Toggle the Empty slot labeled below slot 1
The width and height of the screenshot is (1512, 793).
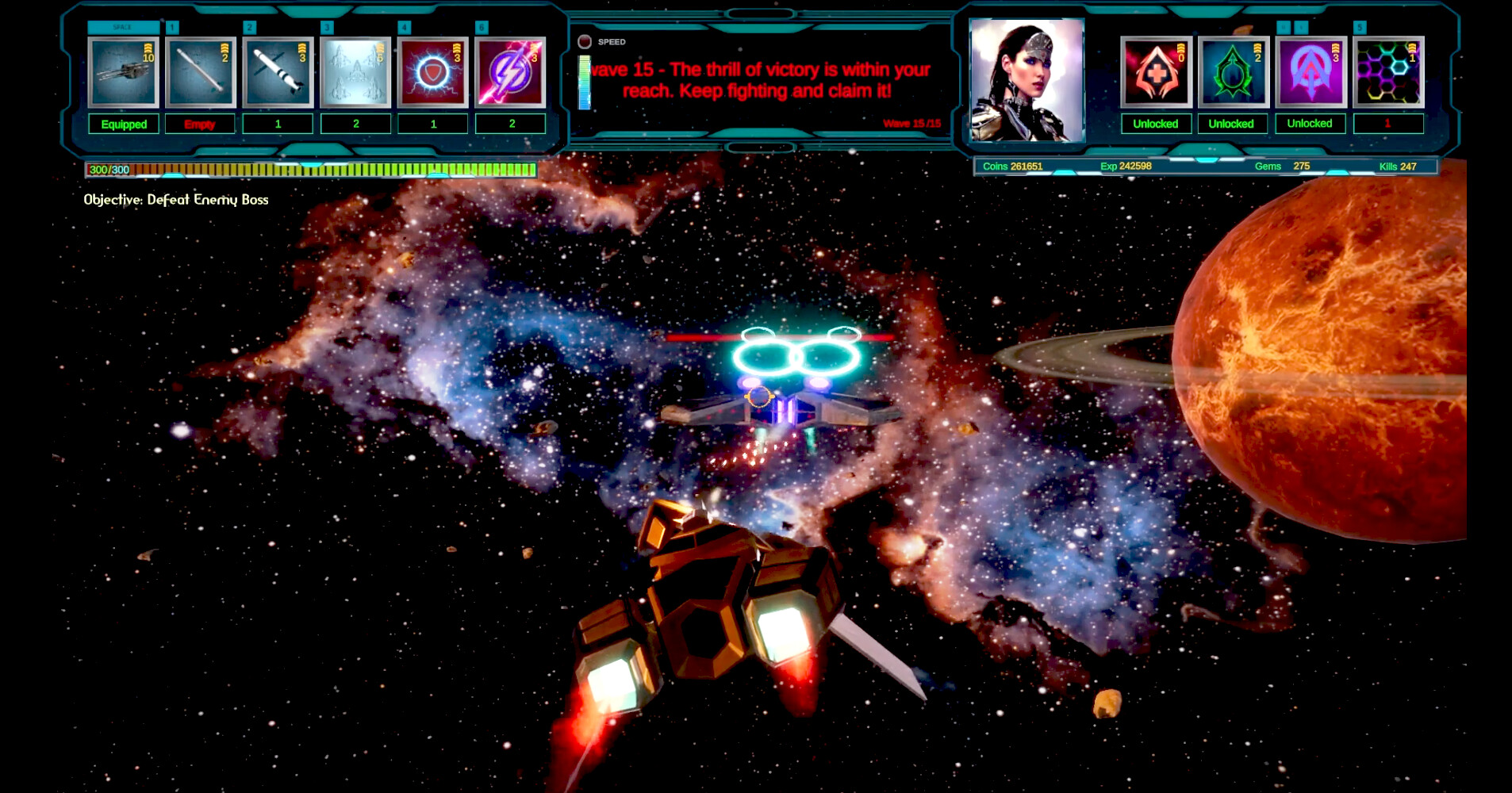(x=200, y=124)
